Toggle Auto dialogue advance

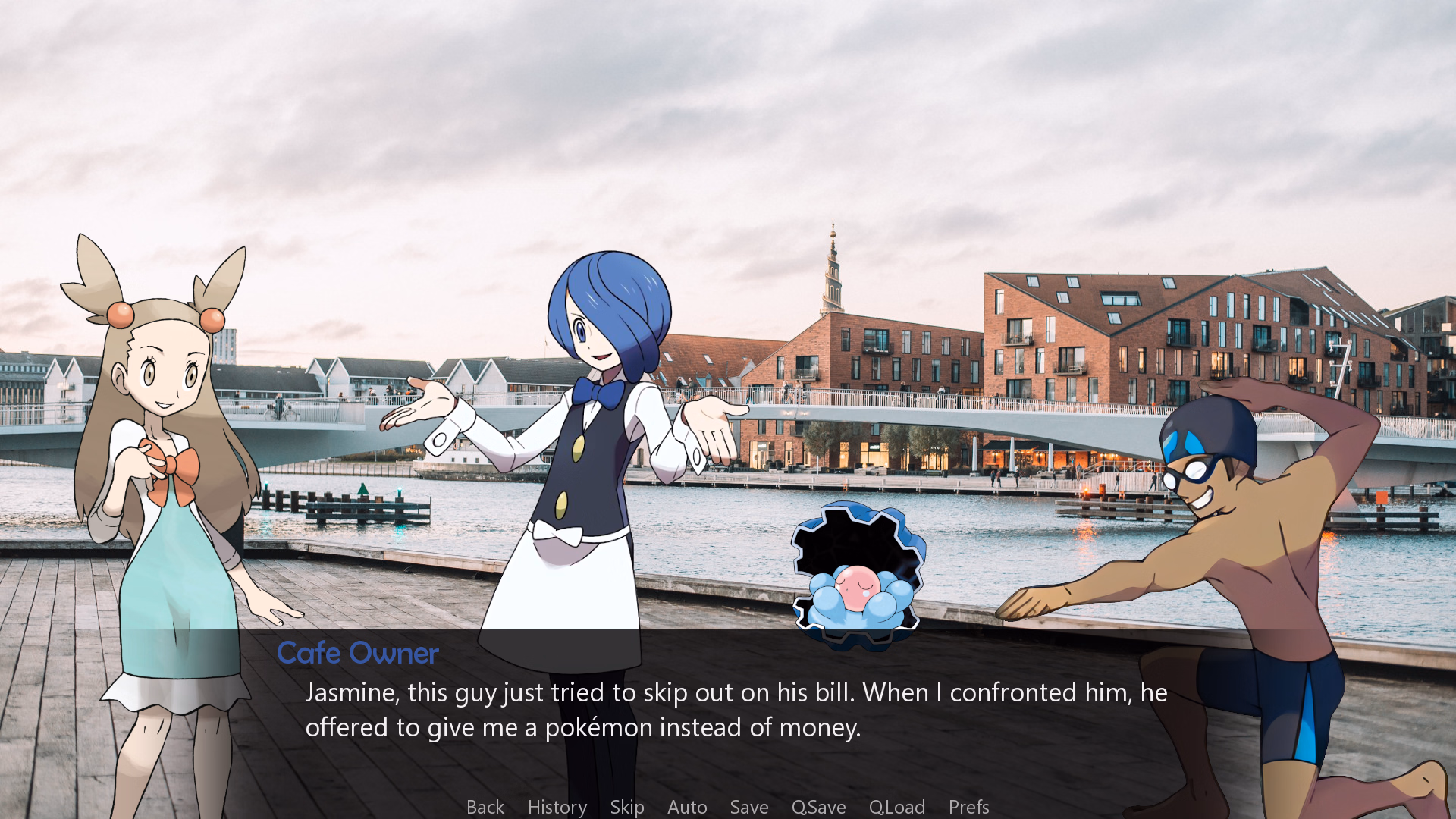[686, 807]
